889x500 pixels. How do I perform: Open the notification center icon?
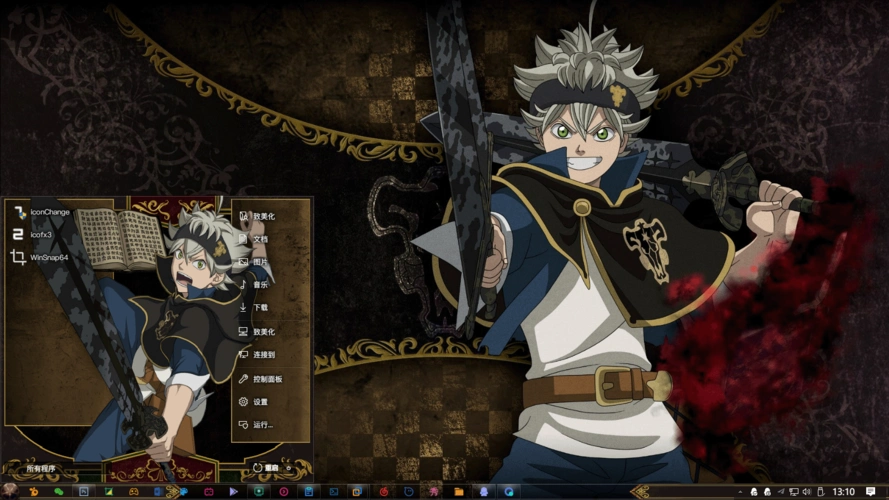click(869, 492)
